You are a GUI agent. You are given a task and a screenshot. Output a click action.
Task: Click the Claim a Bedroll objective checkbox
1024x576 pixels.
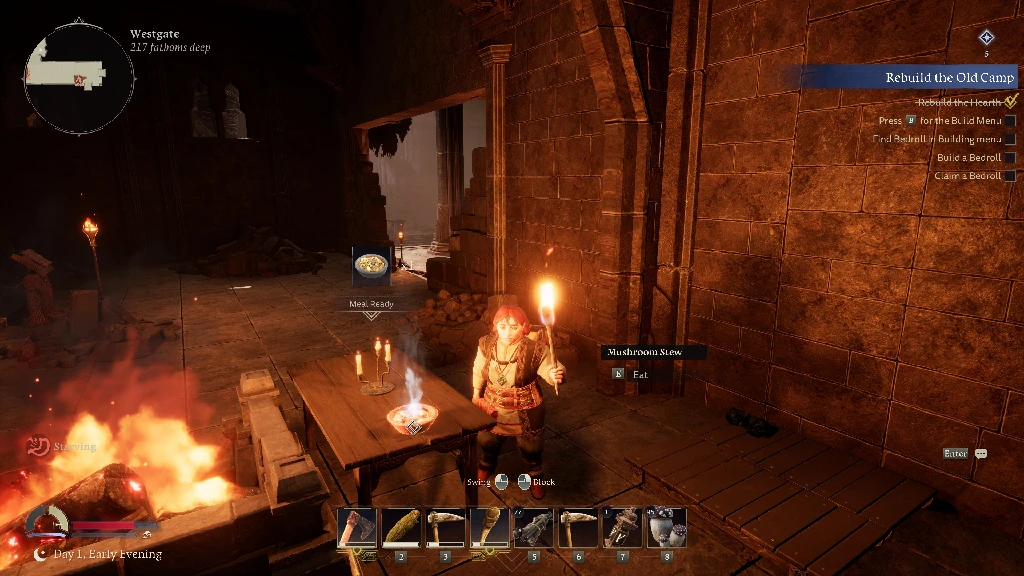click(x=1009, y=176)
